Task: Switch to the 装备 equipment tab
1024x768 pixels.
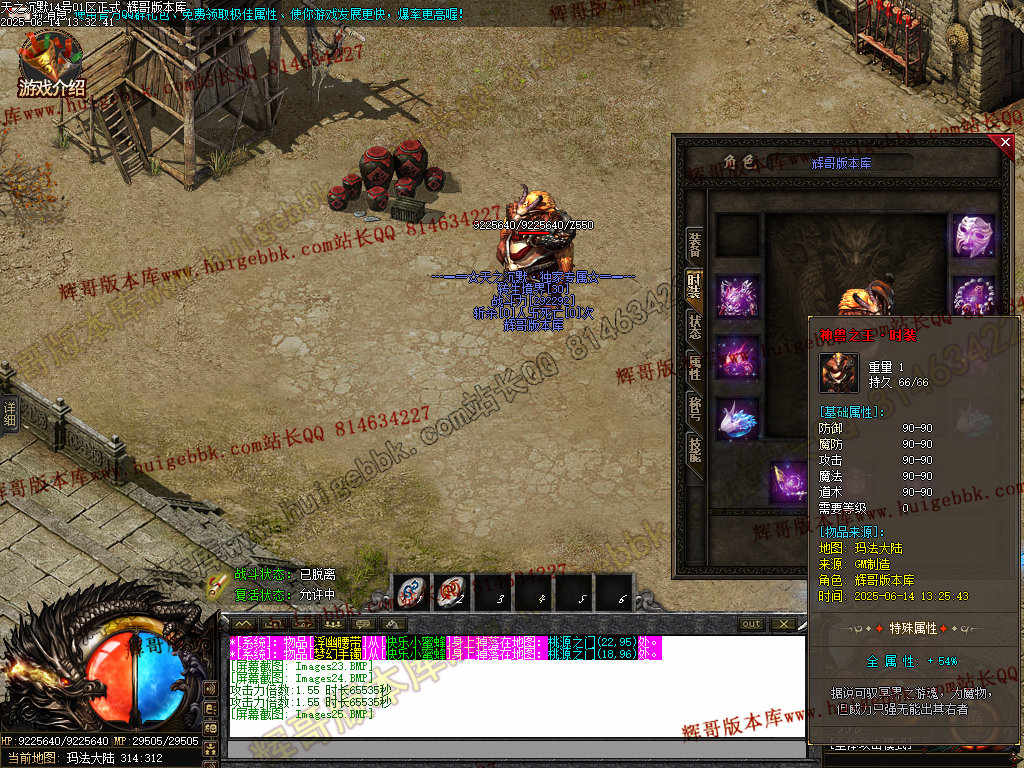Action: point(694,245)
